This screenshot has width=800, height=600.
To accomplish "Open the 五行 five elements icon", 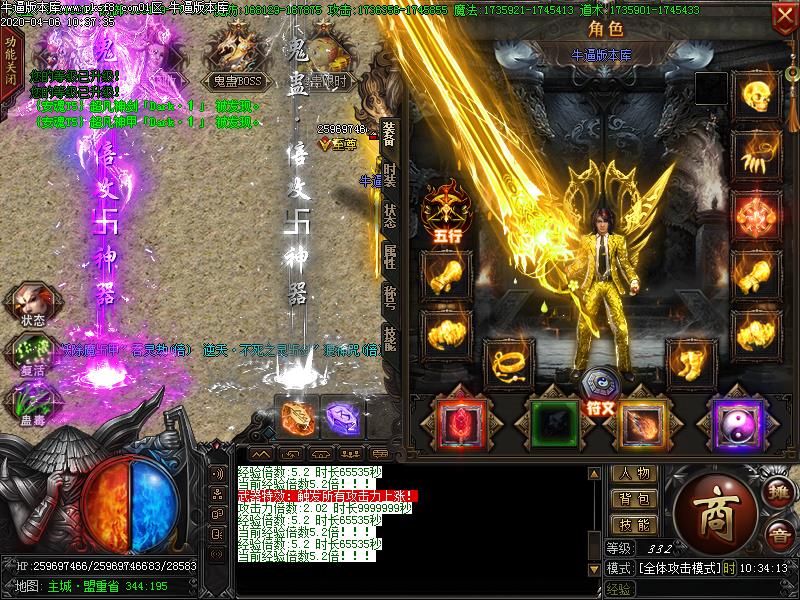I will click(x=446, y=208).
